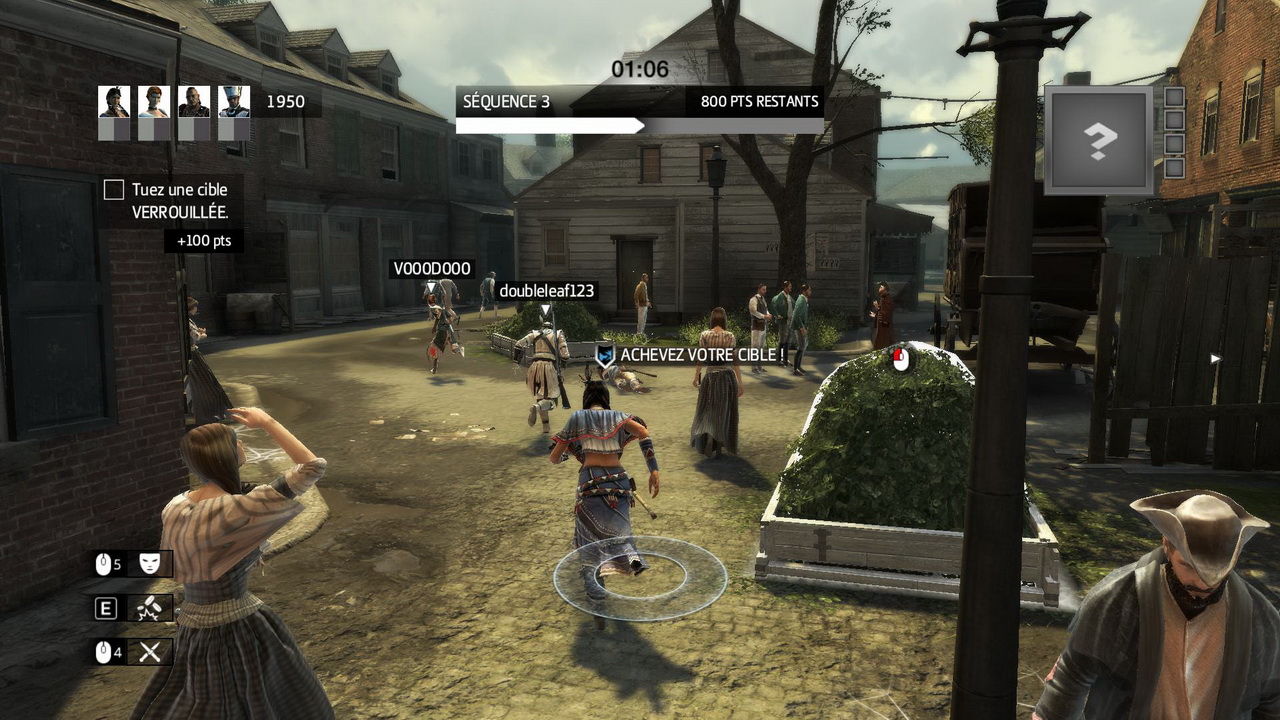Select the crossed throwing knives ability

150,653
